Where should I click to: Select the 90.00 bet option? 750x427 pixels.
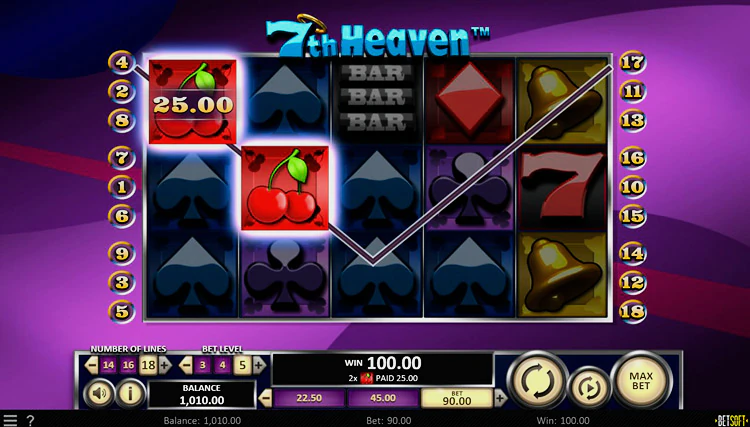(455, 399)
